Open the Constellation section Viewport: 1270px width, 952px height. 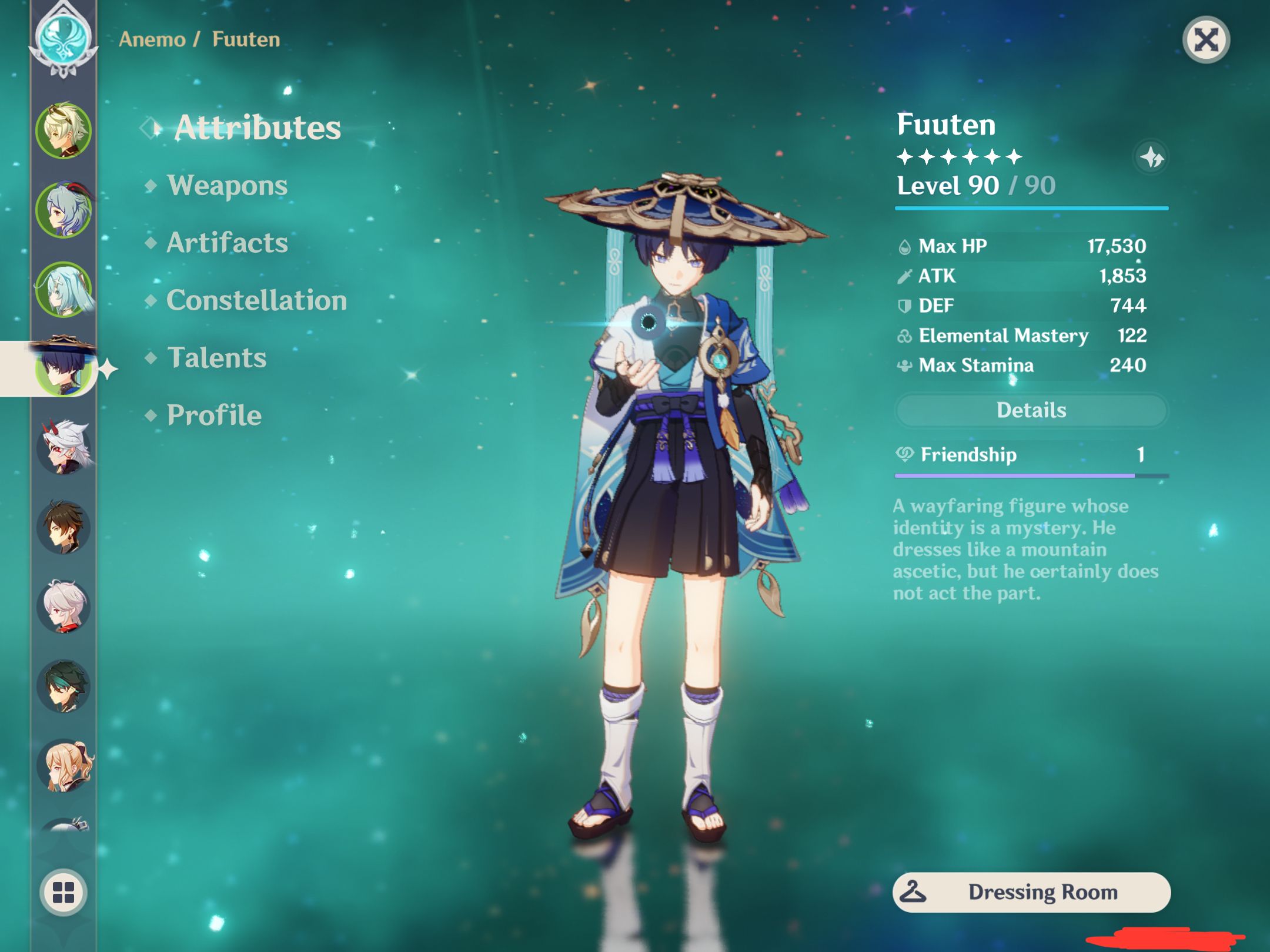256,301
